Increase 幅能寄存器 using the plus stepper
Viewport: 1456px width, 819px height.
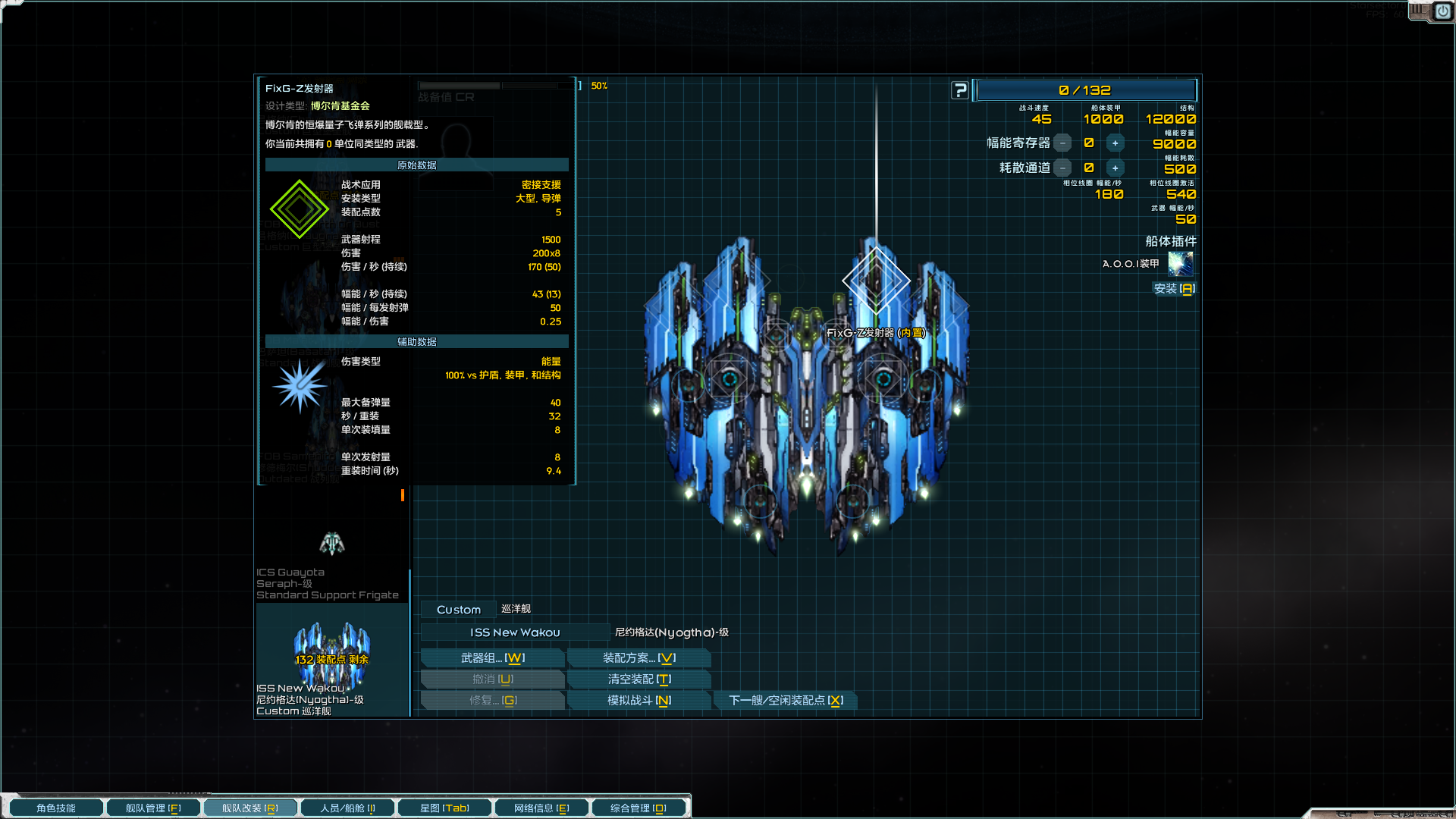coord(1115,143)
